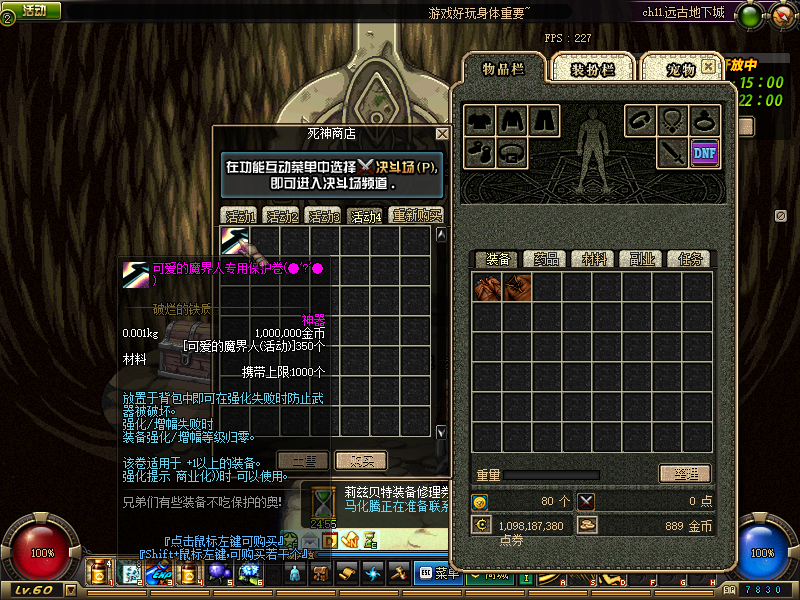
Task: Click the purple DNF title equipment slot
Action: (x=705, y=153)
